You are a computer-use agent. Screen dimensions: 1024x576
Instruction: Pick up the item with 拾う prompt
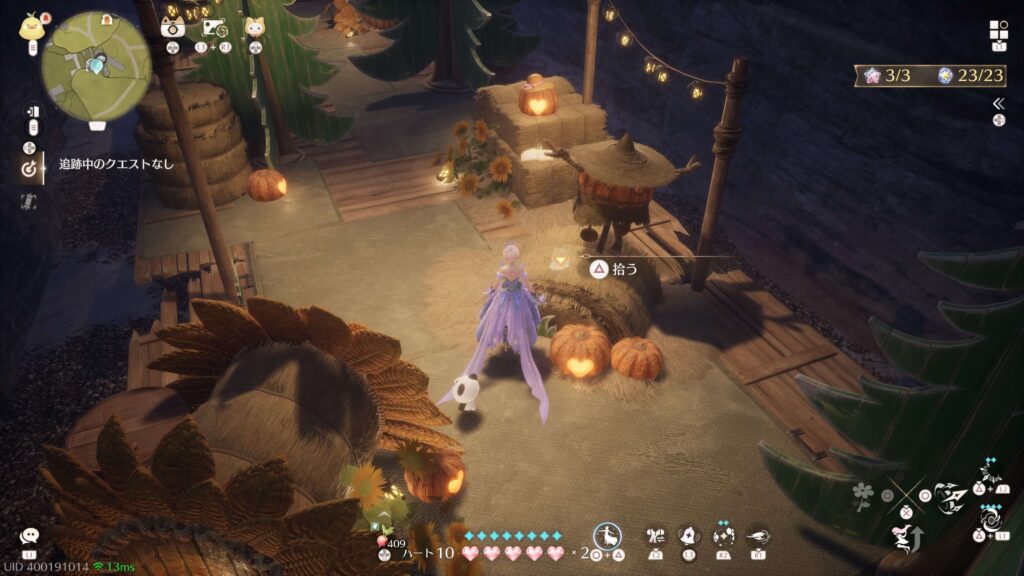[598, 268]
